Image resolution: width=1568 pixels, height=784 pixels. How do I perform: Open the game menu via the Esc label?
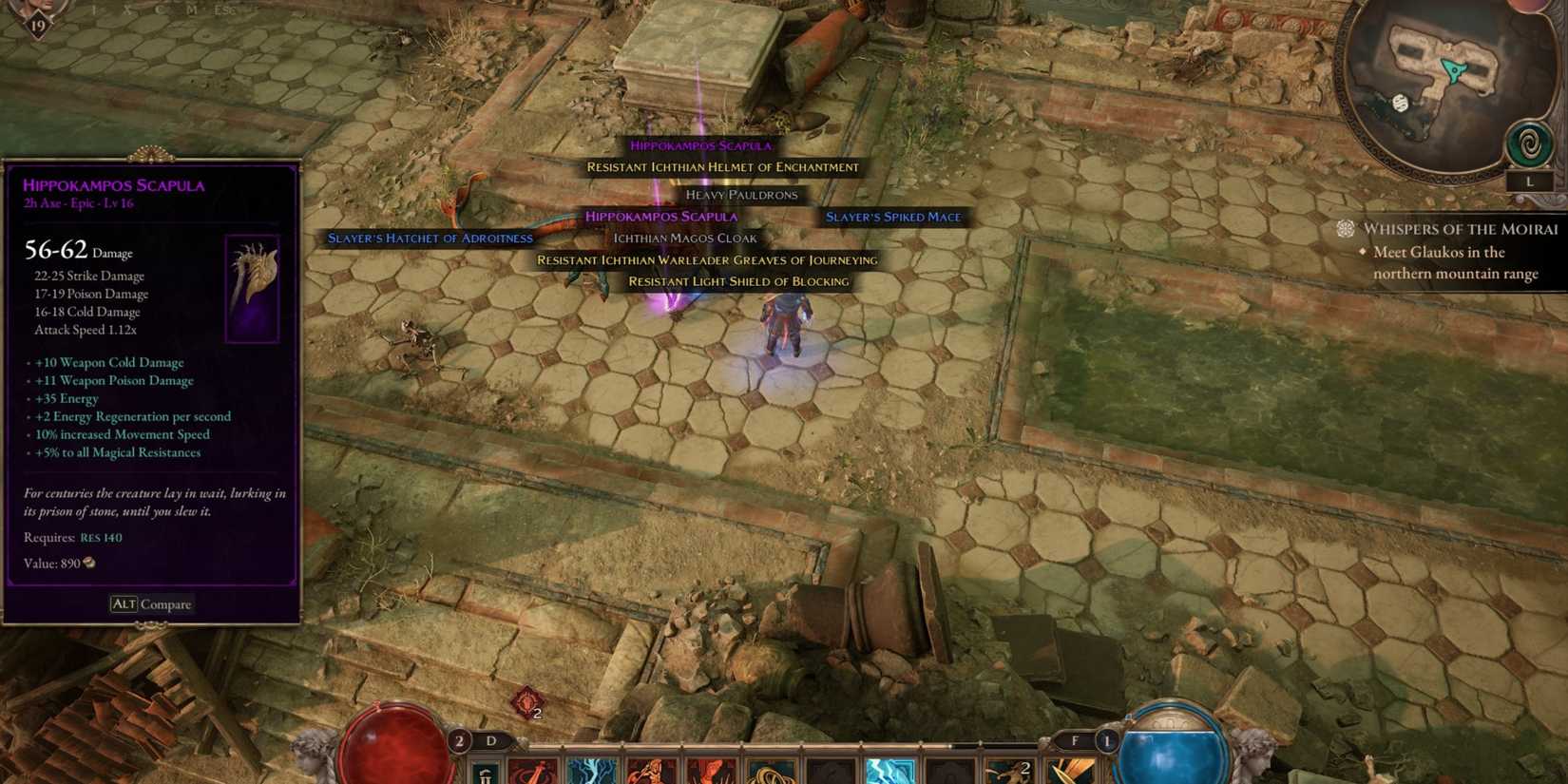click(226, 10)
